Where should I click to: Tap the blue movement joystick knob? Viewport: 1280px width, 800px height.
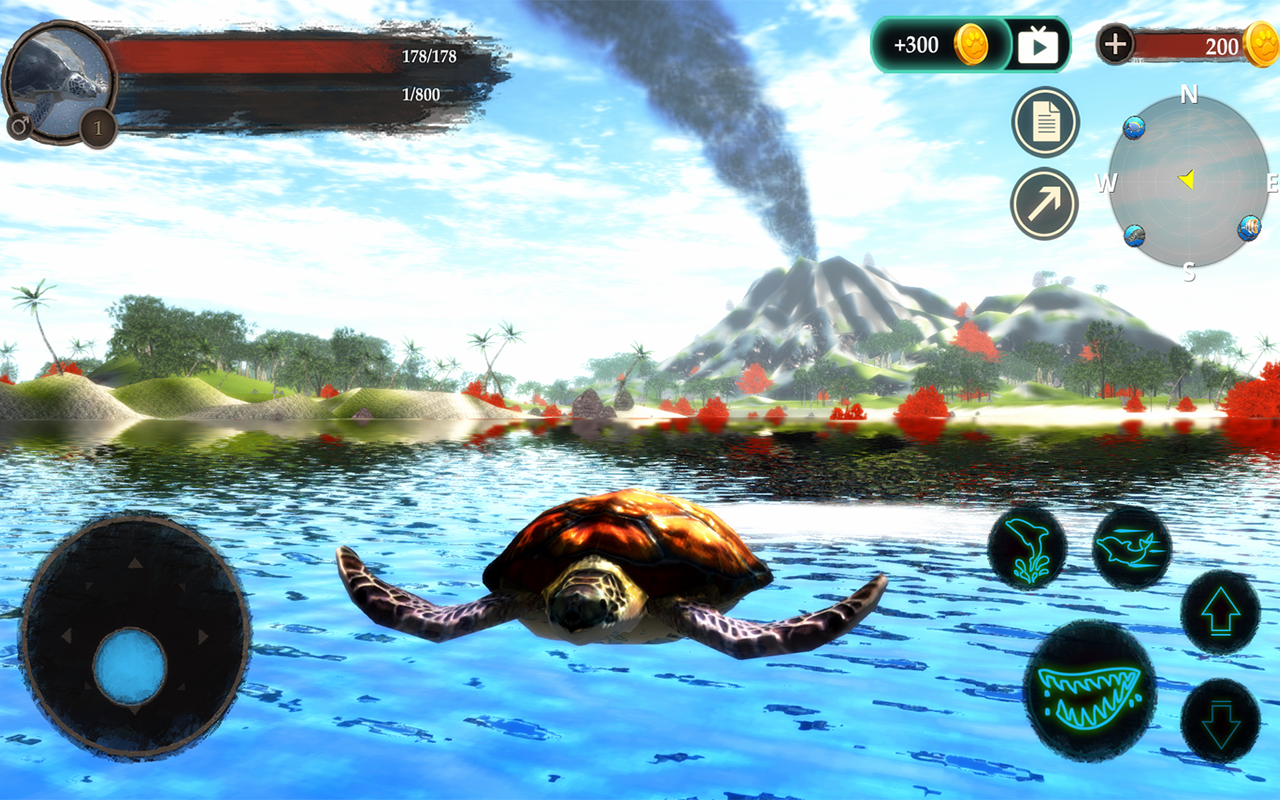click(130, 667)
